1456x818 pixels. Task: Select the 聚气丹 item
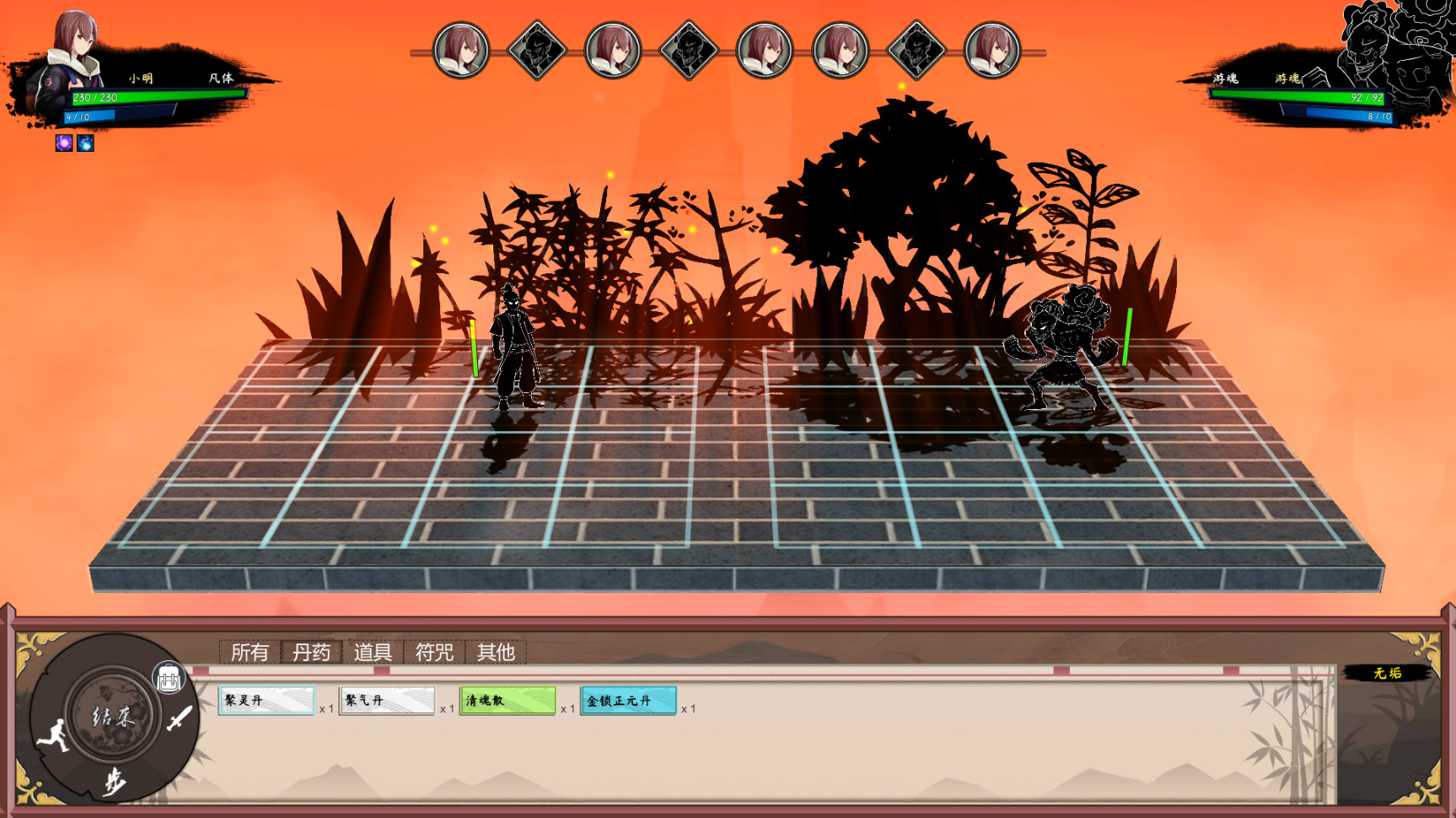pos(387,701)
